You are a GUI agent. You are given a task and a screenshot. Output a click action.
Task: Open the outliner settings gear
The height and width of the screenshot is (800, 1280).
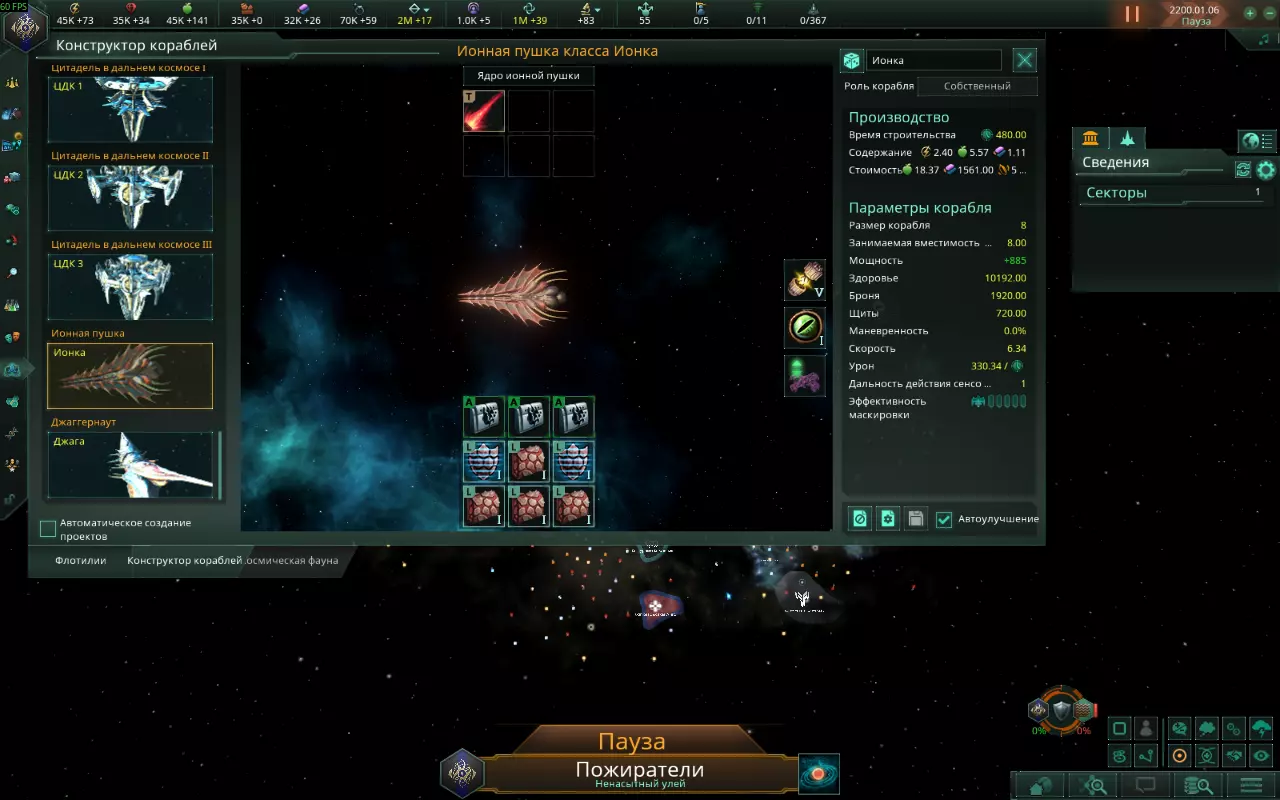click(x=1266, y=170)
